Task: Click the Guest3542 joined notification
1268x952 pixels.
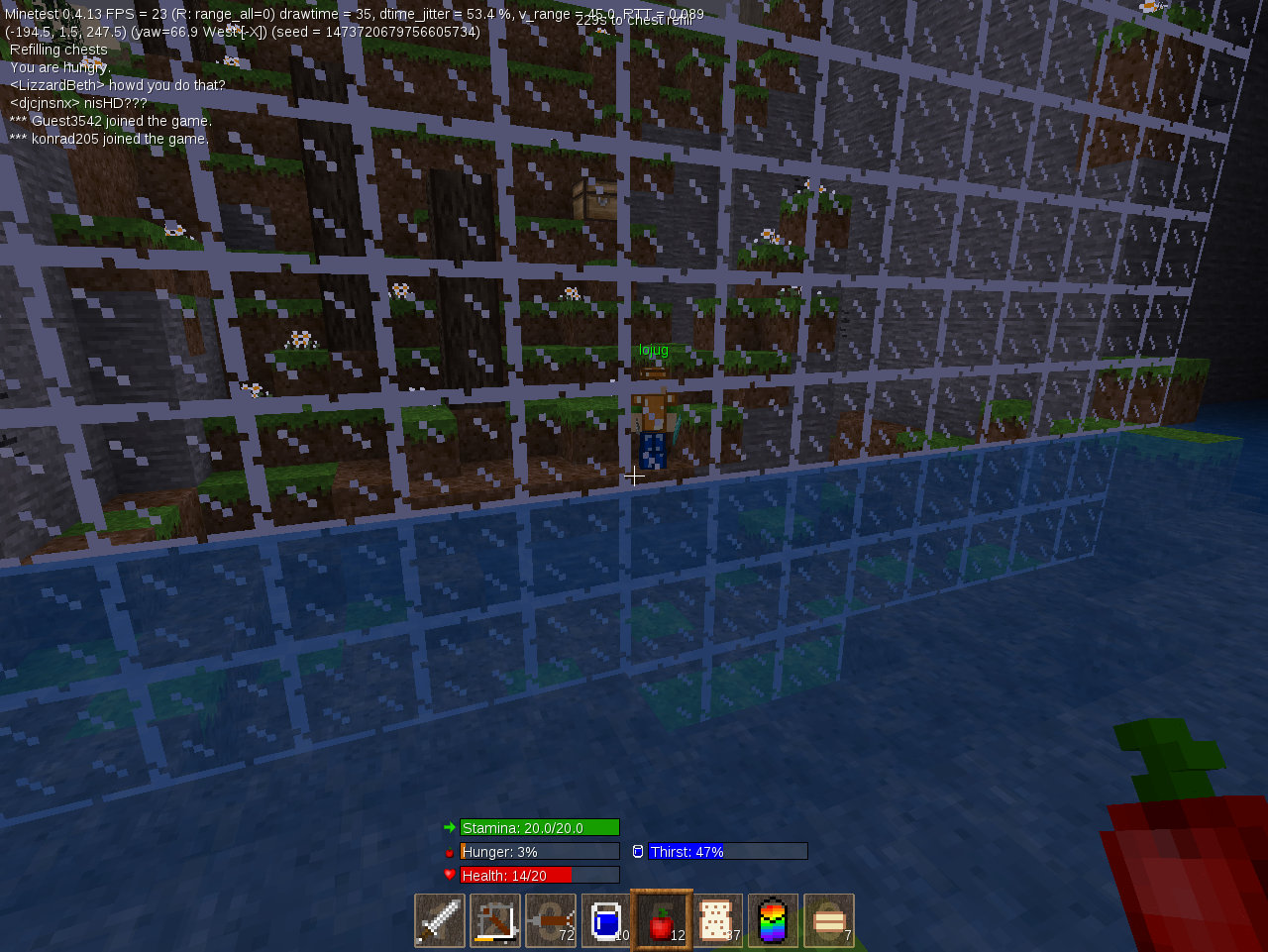Action: point(109,120)
